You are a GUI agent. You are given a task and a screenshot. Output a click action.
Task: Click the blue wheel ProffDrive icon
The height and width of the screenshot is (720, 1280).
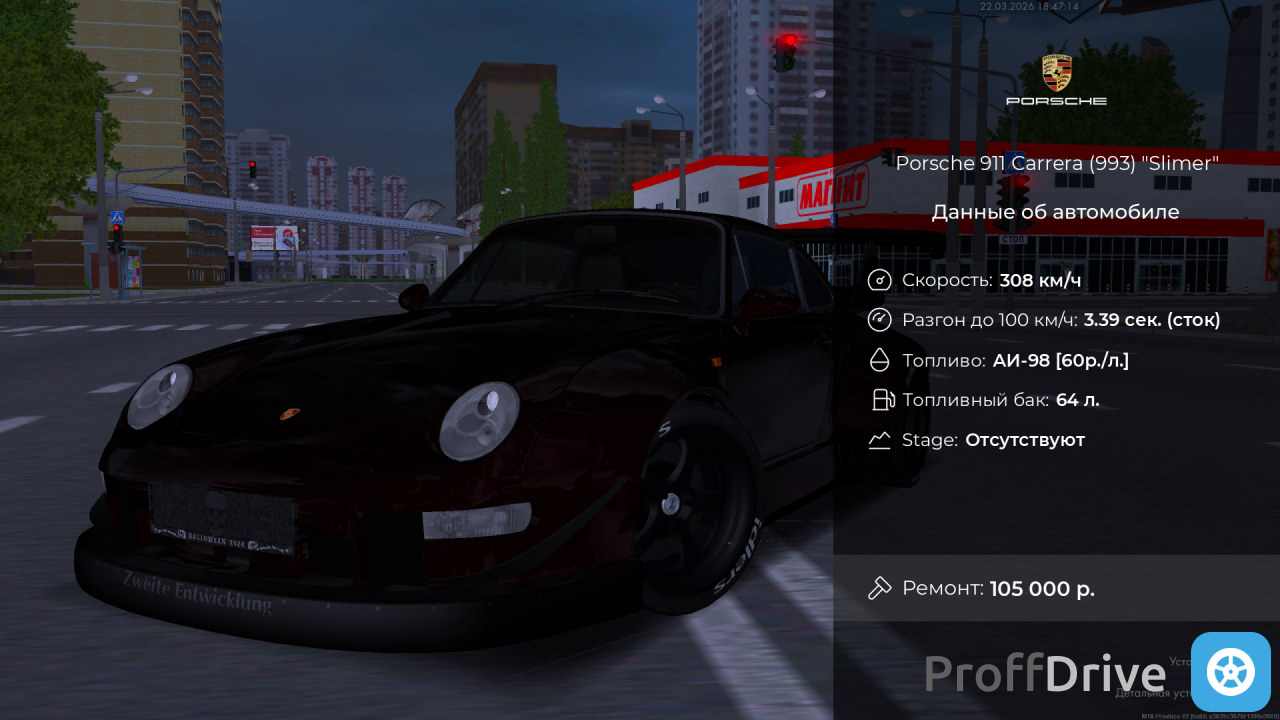pos(1230,671)
